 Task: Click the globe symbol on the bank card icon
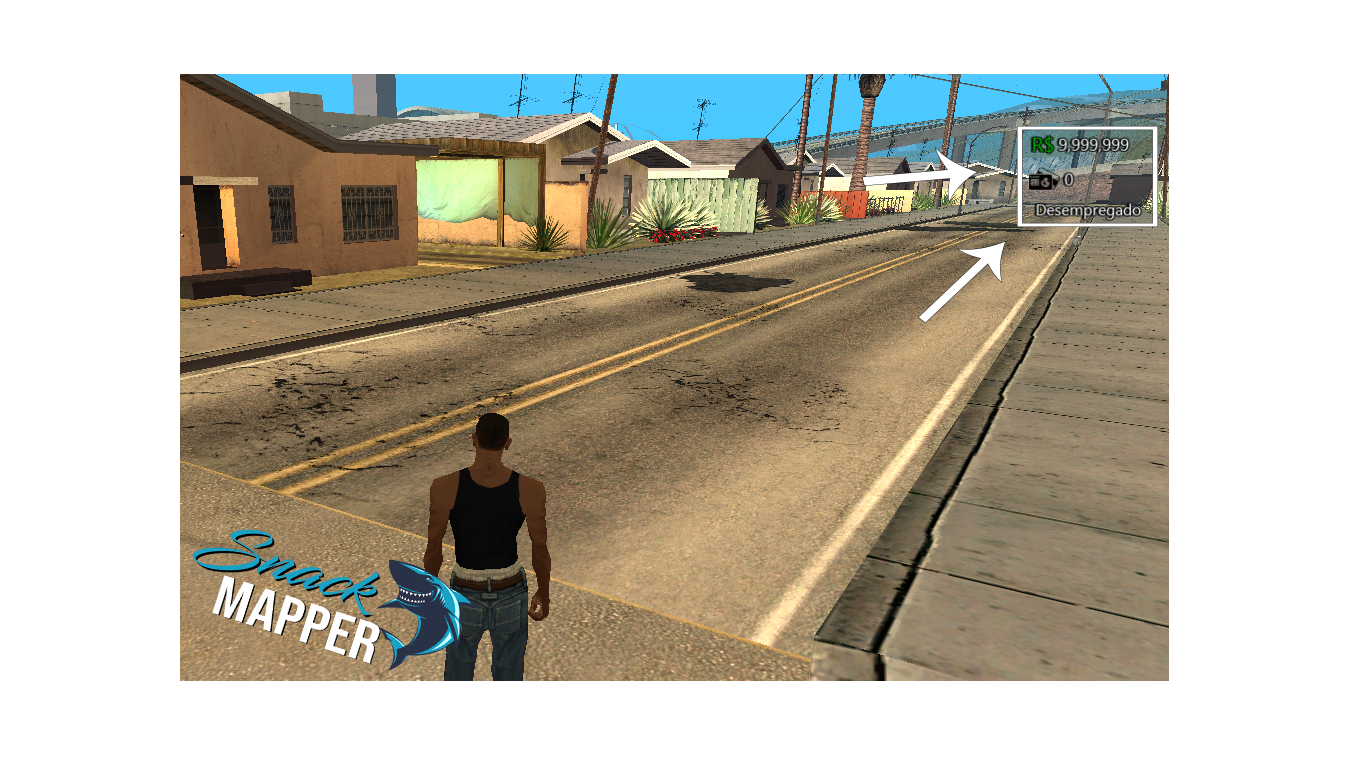click(x=1046, y=183)
